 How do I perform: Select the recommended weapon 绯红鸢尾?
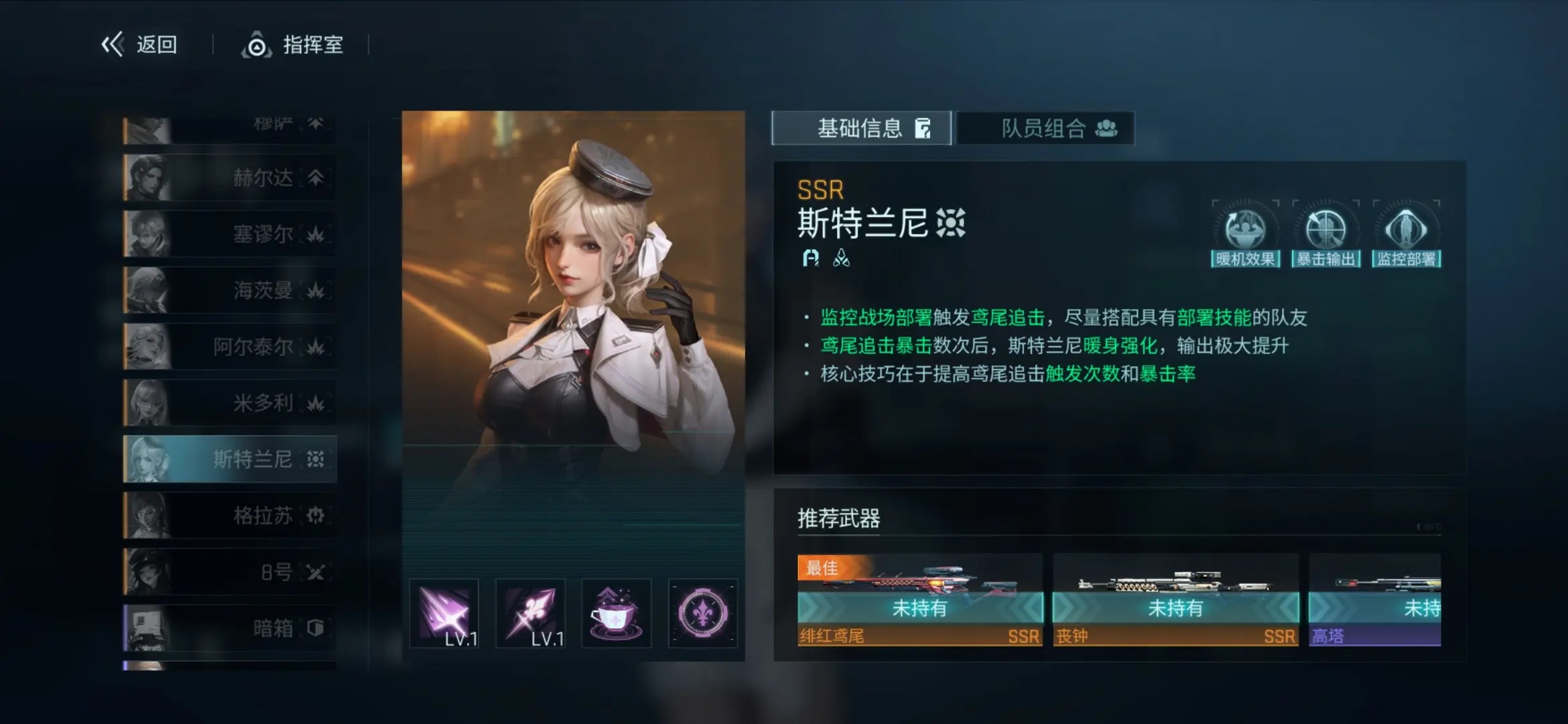(x=919, y=600)
